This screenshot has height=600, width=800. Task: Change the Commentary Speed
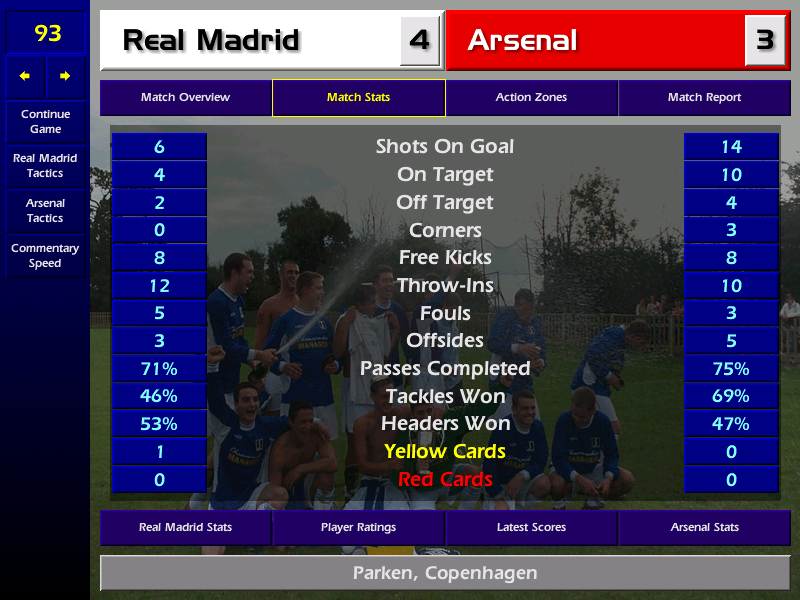(45, 256)
